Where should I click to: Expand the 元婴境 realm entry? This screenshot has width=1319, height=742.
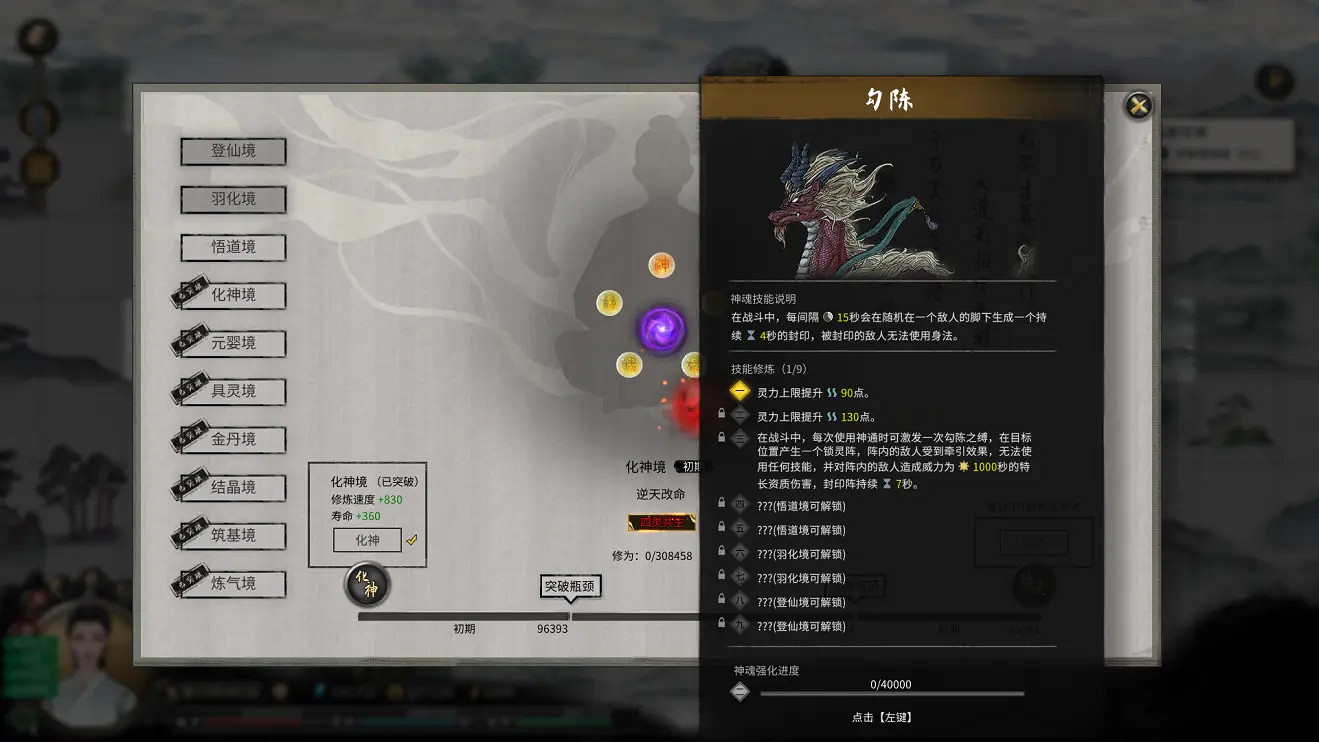coord(232,343)
